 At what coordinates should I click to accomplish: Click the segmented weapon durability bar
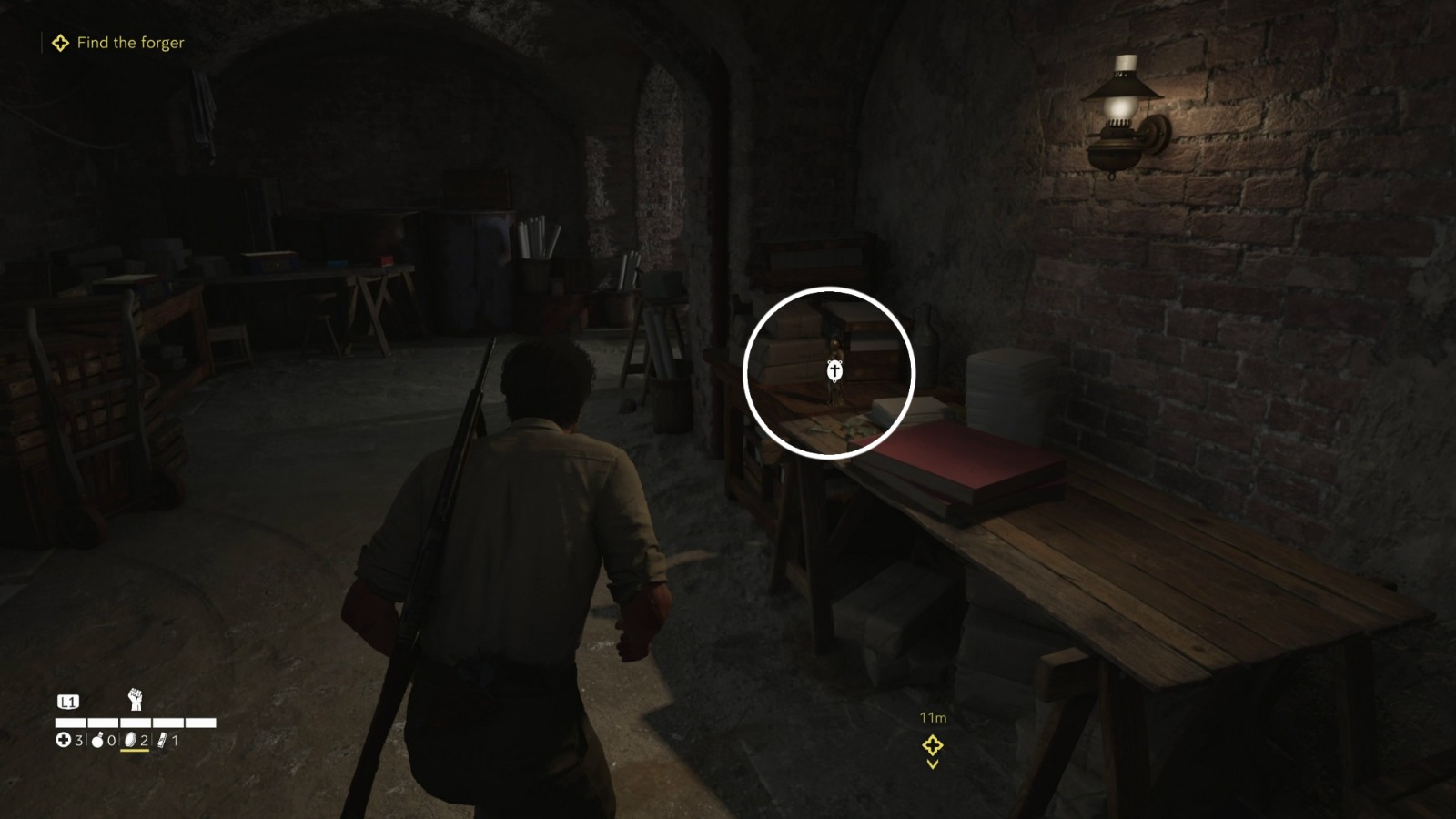136,723
